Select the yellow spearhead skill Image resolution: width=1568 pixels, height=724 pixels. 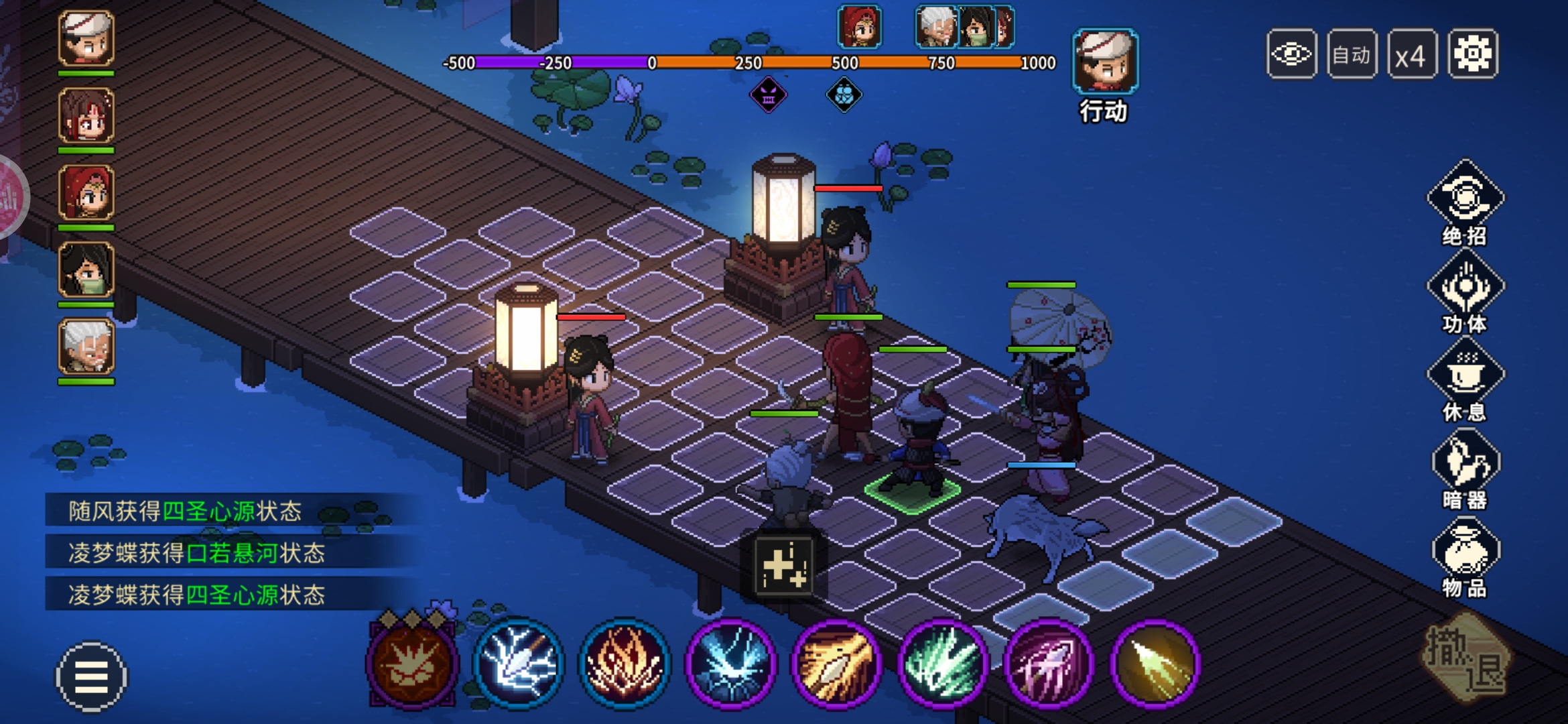click(x=1155, y=662)
